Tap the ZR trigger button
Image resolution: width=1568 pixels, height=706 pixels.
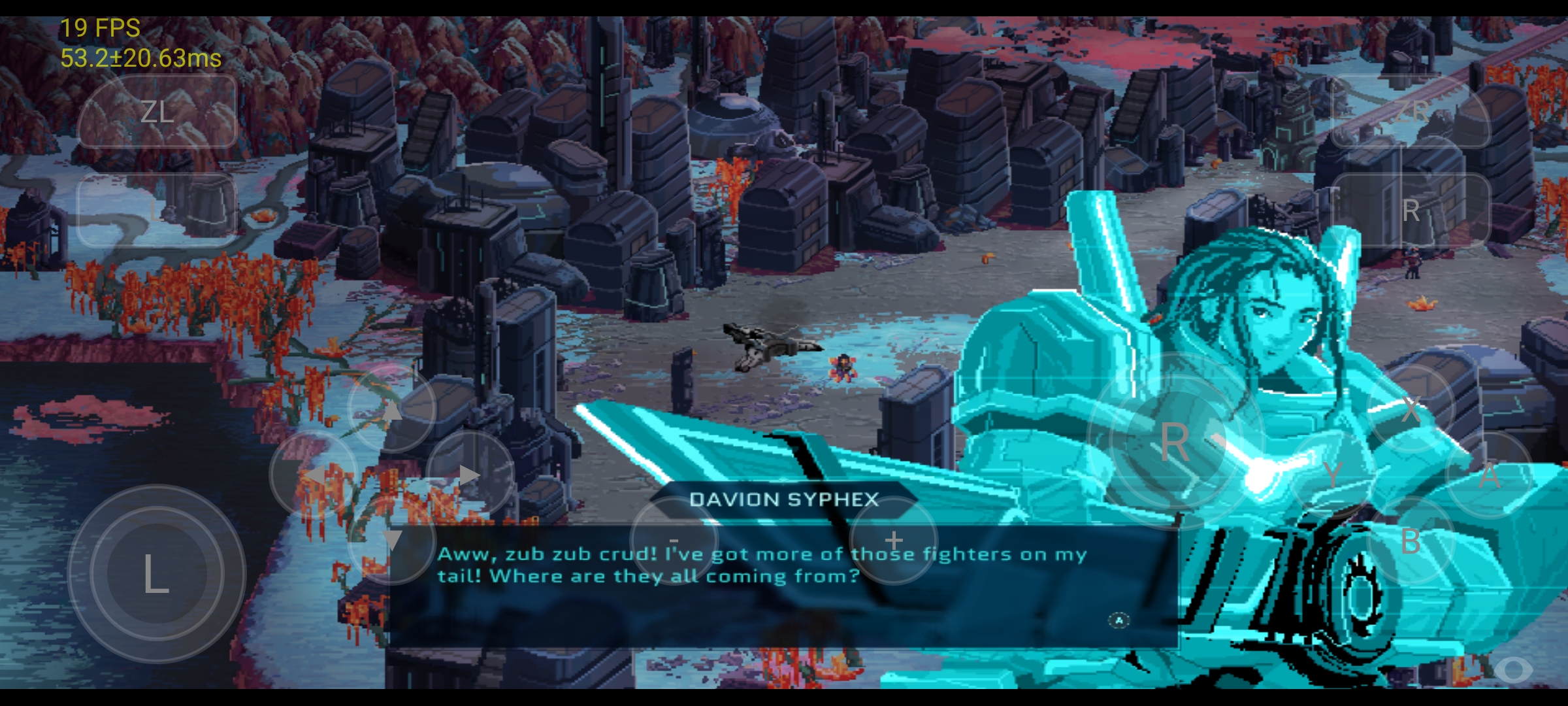click(1411, 112)
